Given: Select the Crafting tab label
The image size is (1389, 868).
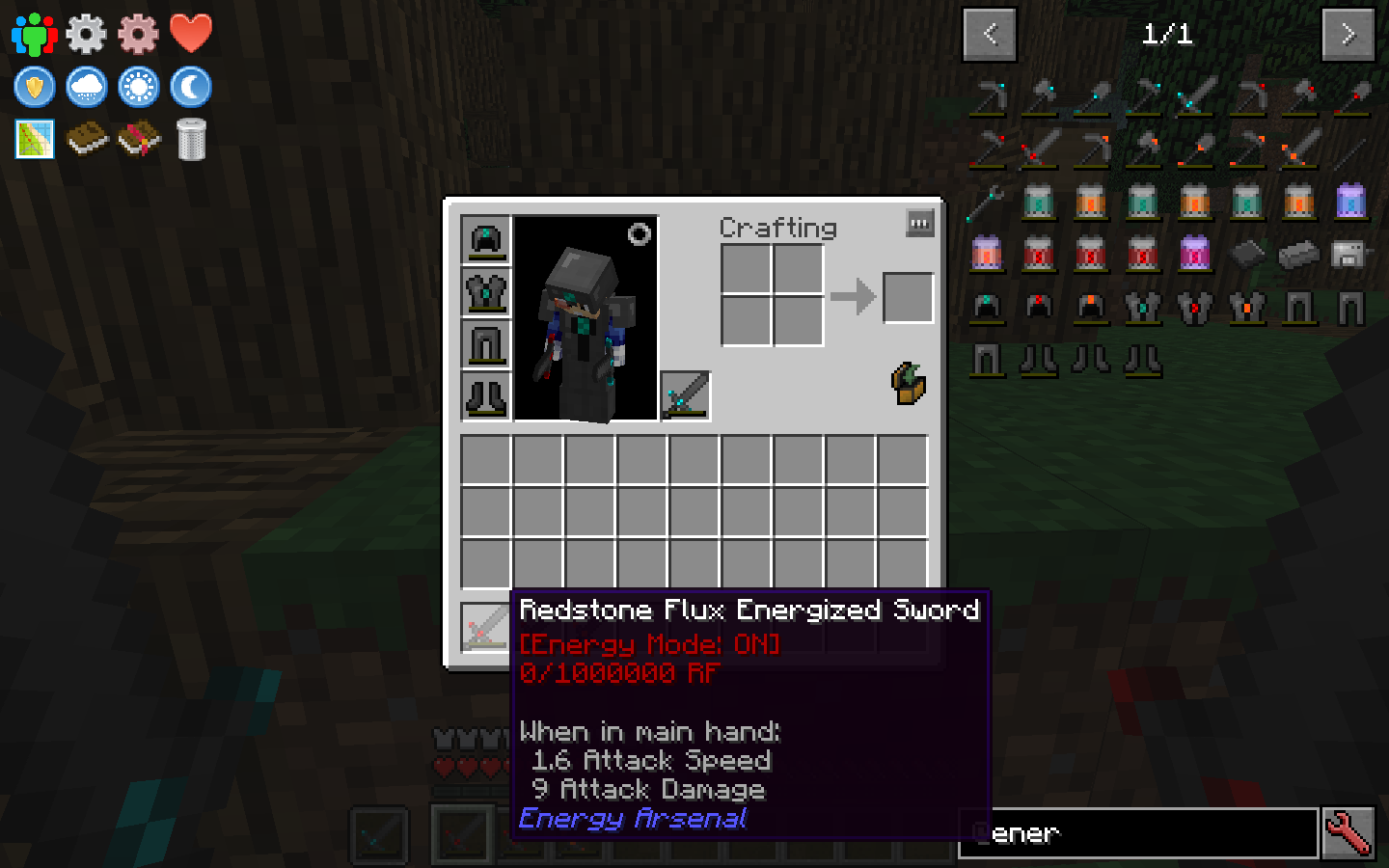Looking at the screenshot, I should (x=777, y=228).
